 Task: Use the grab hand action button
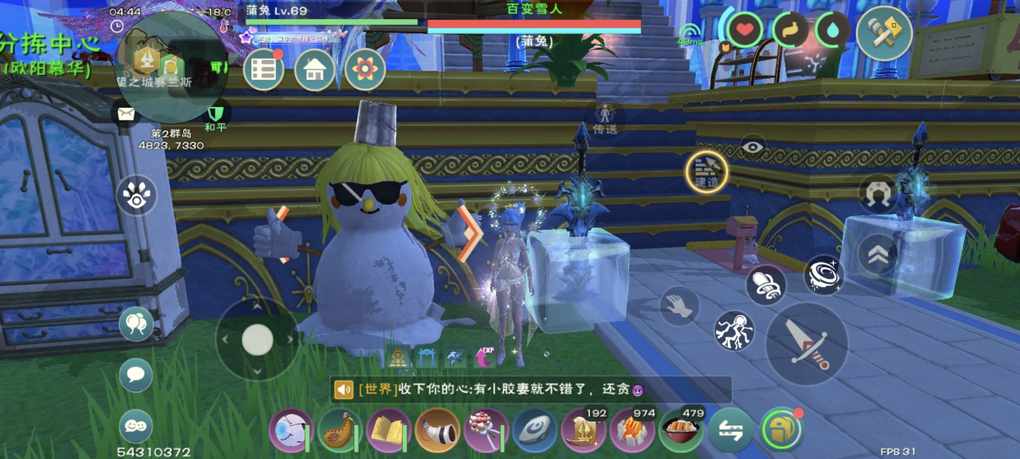tap(680, 305)
